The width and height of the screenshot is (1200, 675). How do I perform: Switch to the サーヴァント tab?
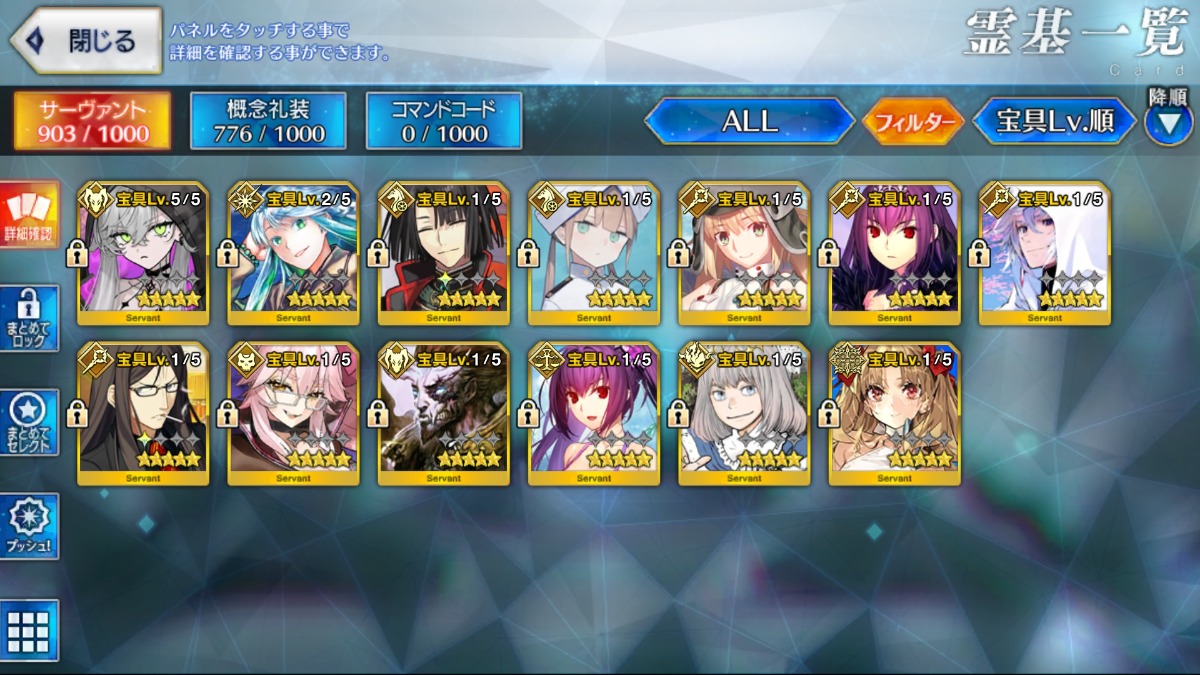(x=92, y=121)
